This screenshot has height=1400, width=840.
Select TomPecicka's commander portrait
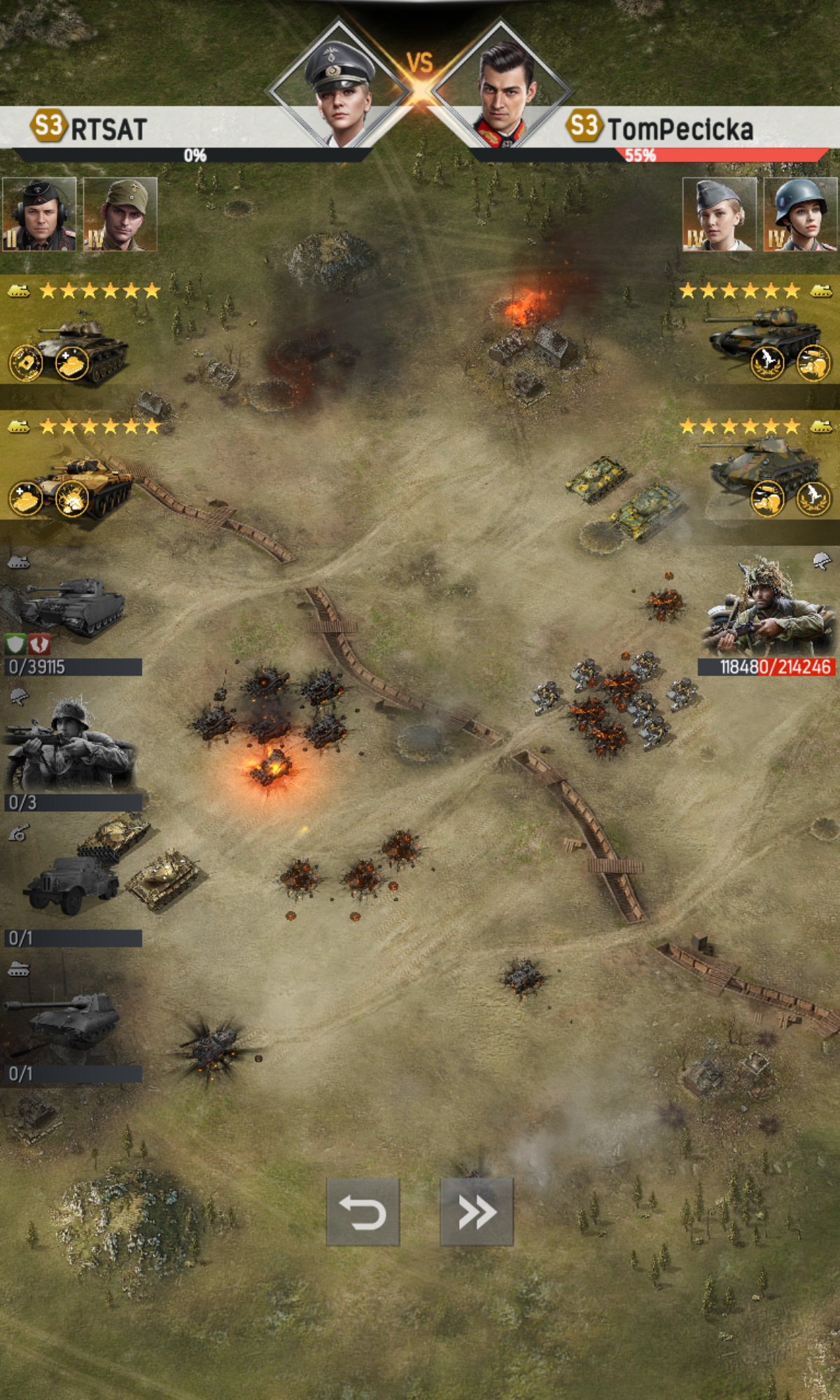click(503, 87)
